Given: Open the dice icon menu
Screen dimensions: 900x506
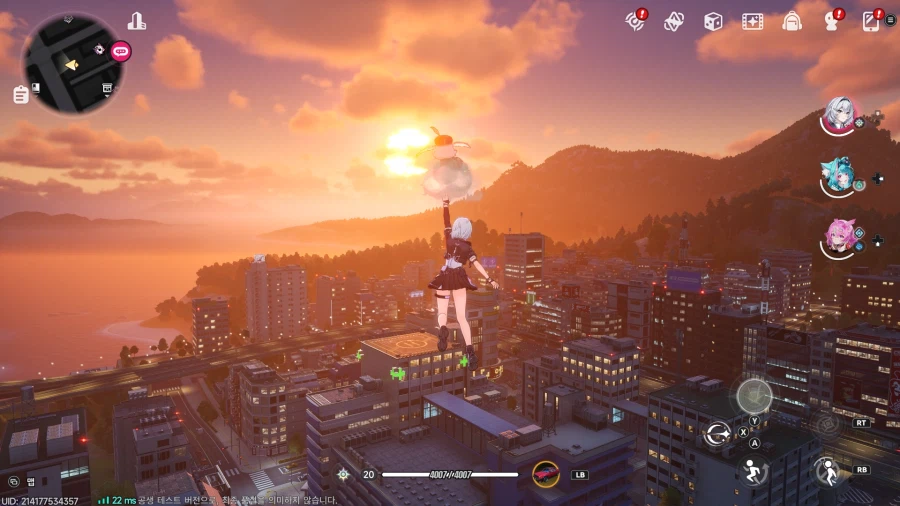Looking at the screenshot, I should (x=713, y=21).
